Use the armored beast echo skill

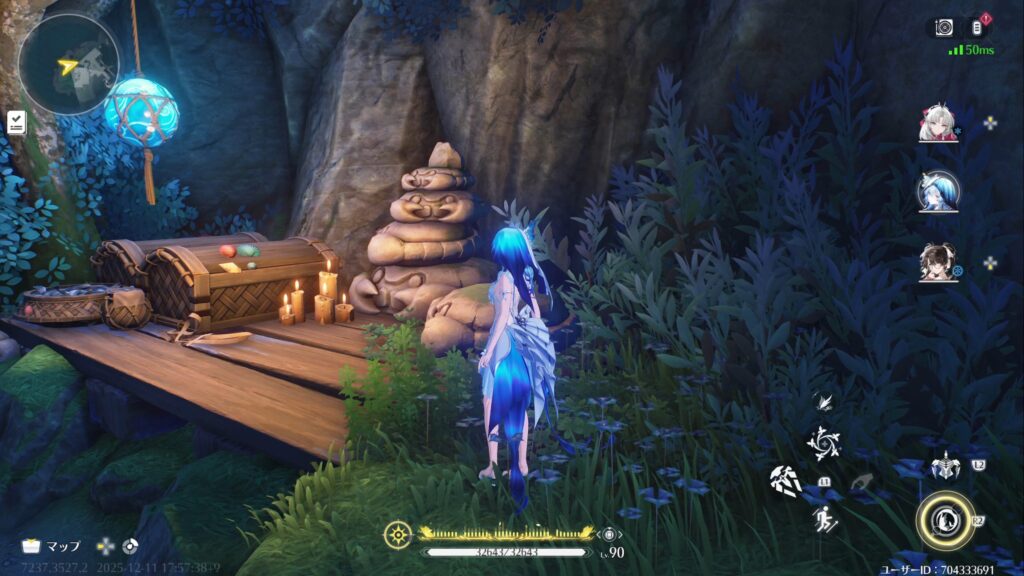tap(945, 466)
